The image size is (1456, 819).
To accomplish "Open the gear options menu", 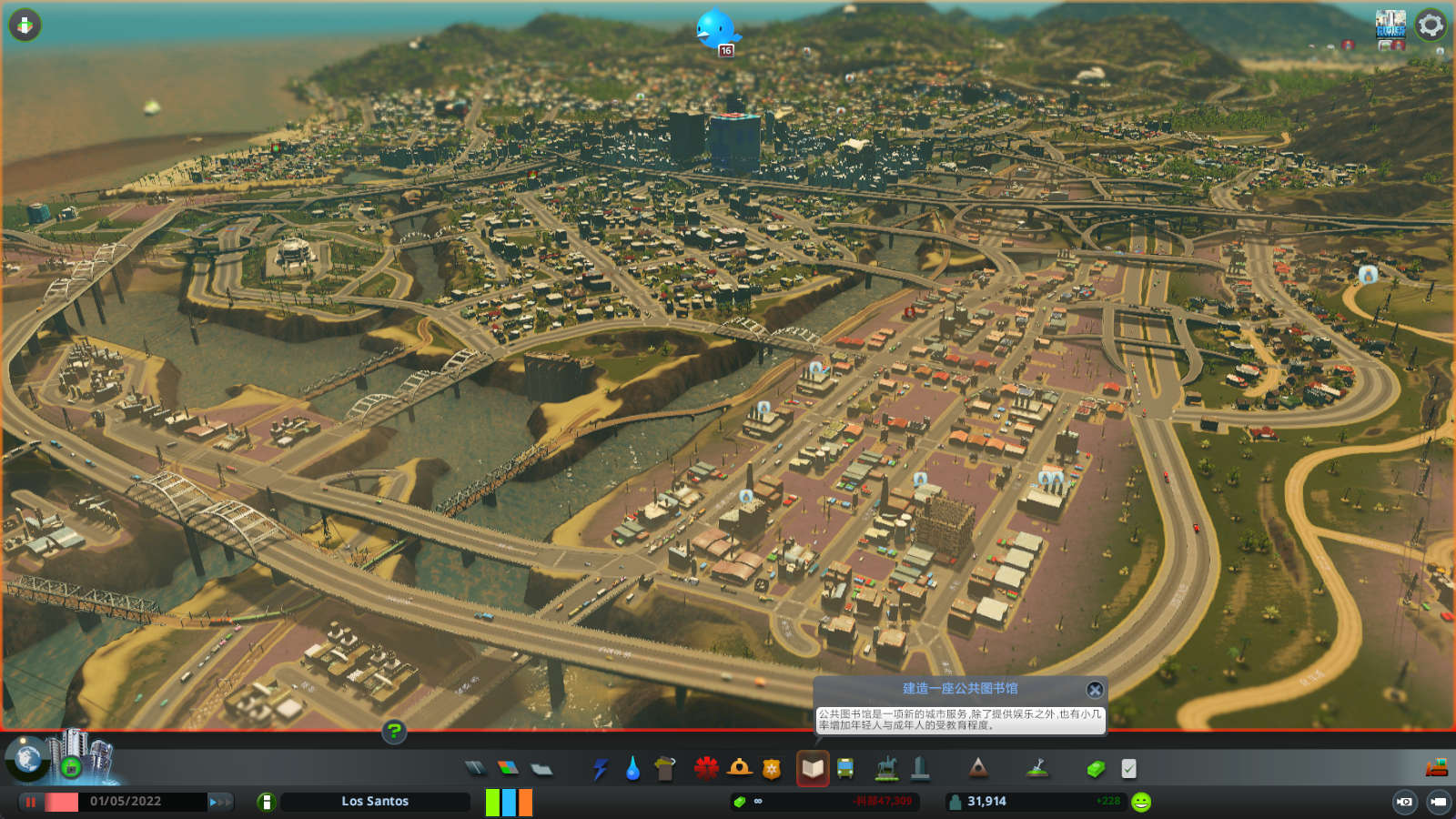I will [x=1431, y=25].
